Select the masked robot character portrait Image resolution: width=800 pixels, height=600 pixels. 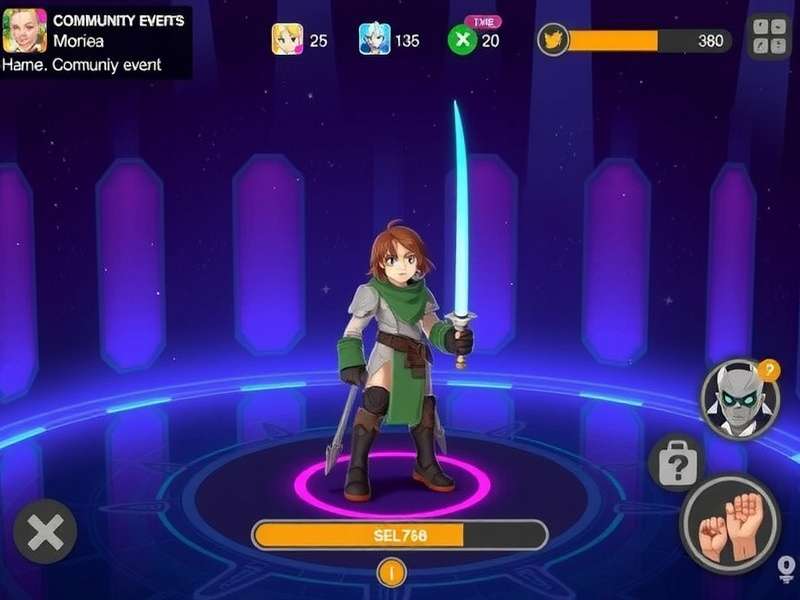coord(738,398)
